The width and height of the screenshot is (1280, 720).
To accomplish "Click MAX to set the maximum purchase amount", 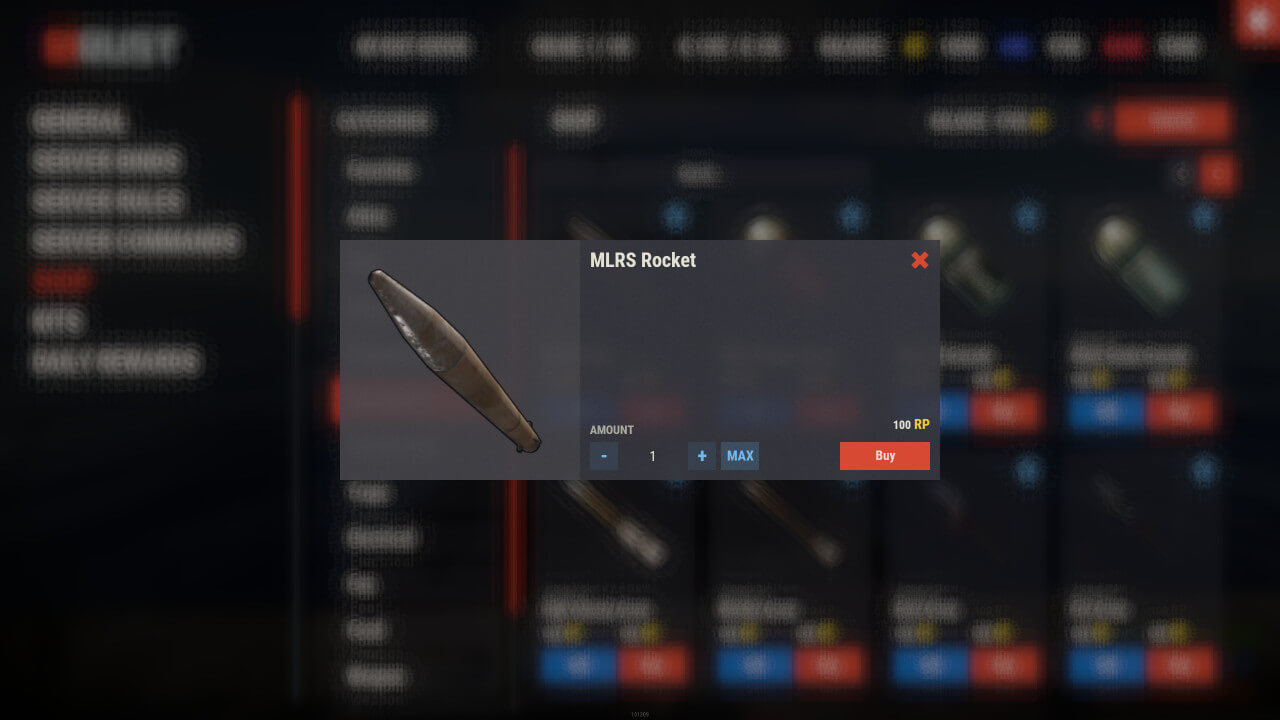I will click(740, 456).
